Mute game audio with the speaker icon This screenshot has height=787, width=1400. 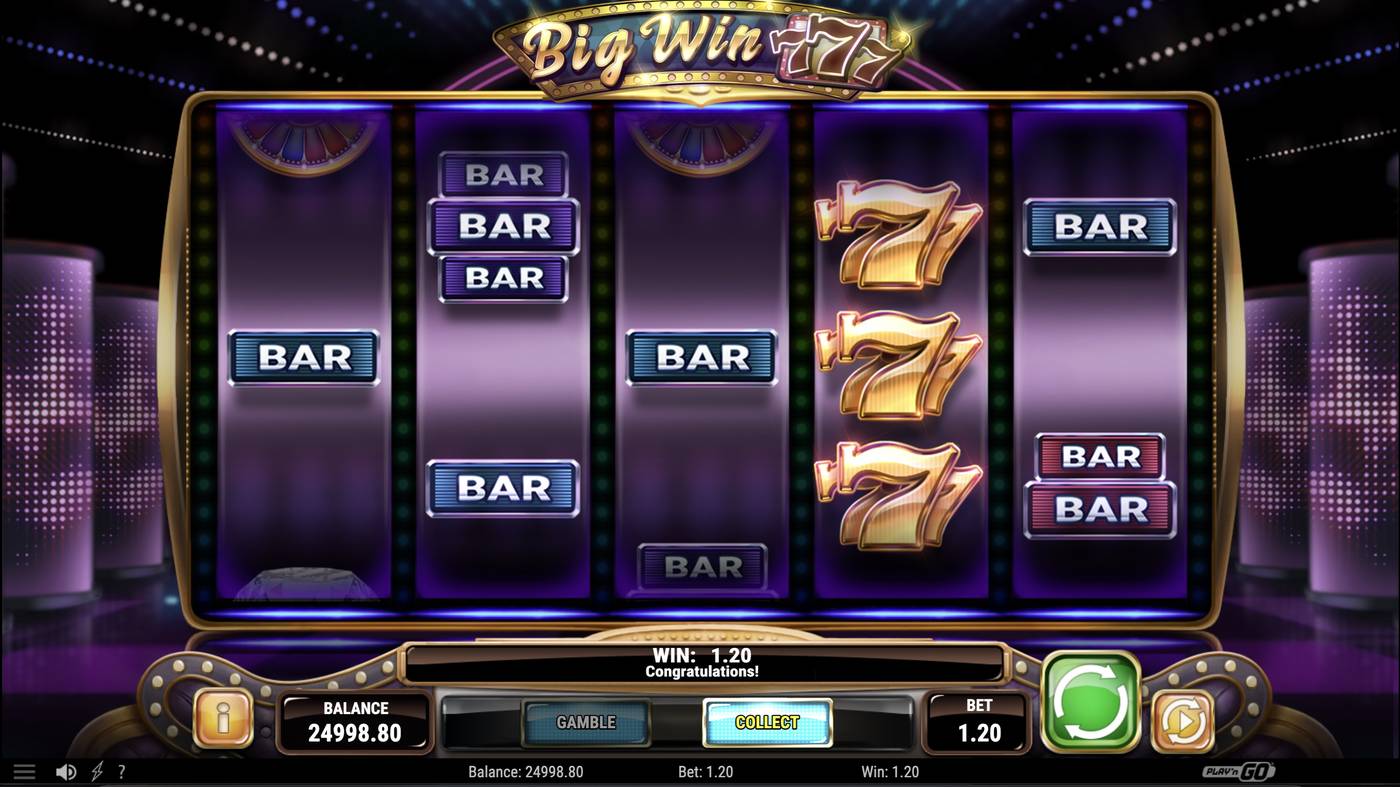tap(64, 771)
